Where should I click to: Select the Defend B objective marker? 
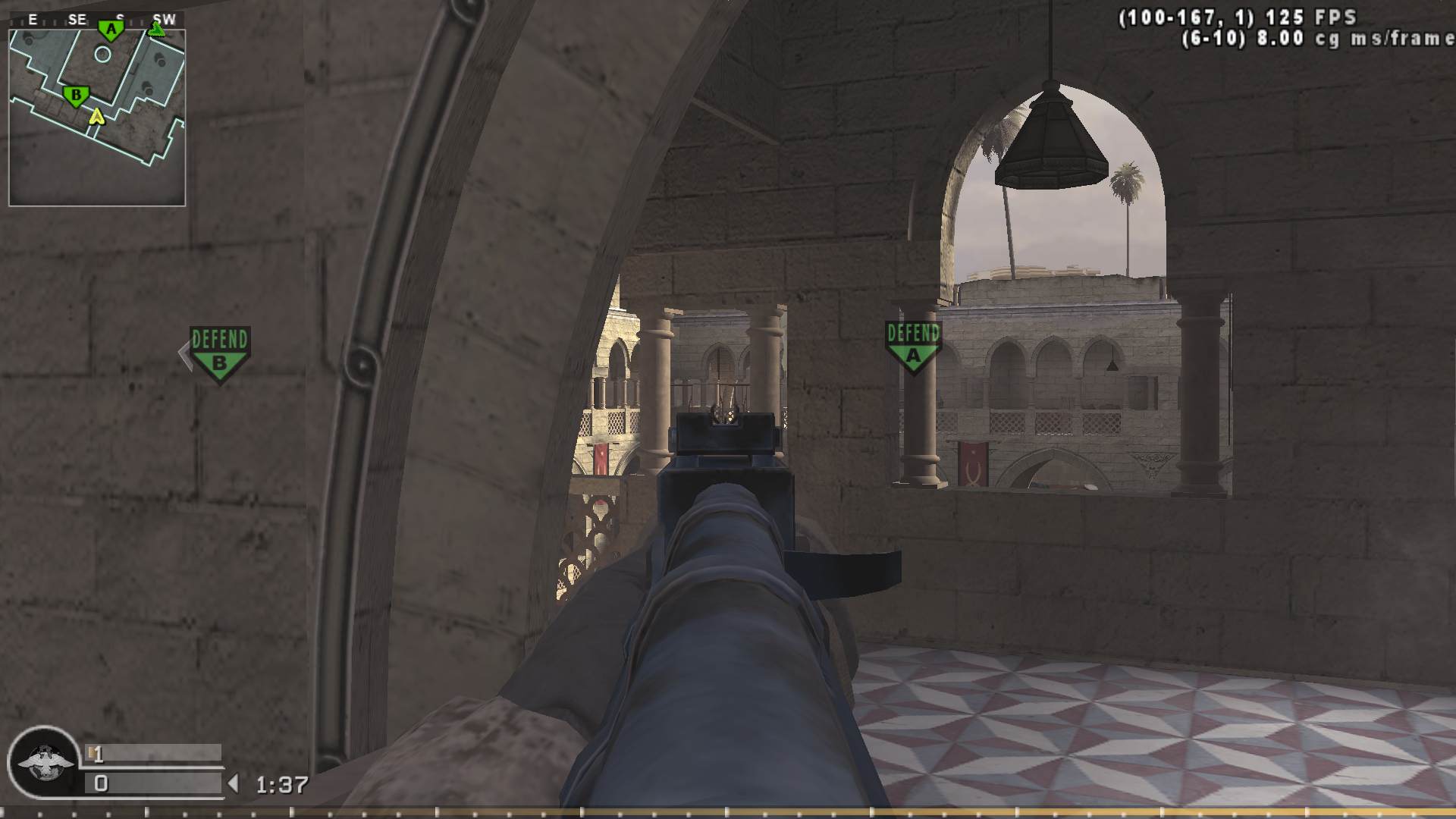pyautogui.click(x=218, y=351)
